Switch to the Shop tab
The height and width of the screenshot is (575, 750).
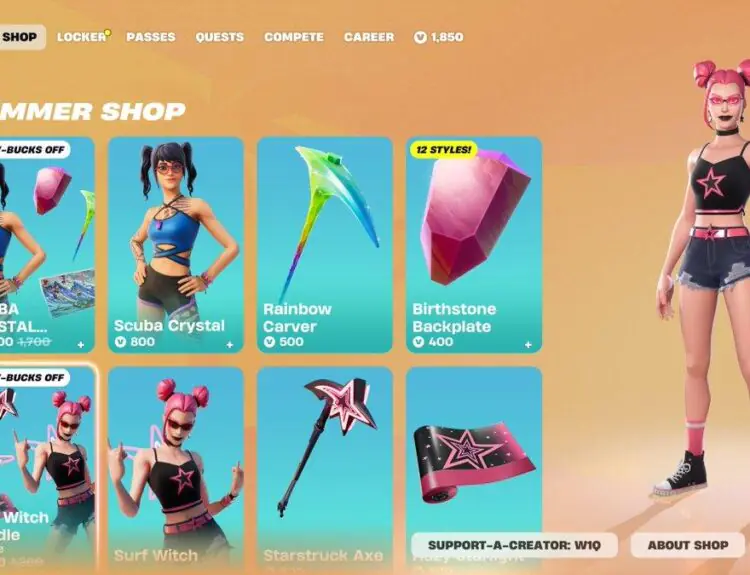pyautogui.click(x=20, y=37)
